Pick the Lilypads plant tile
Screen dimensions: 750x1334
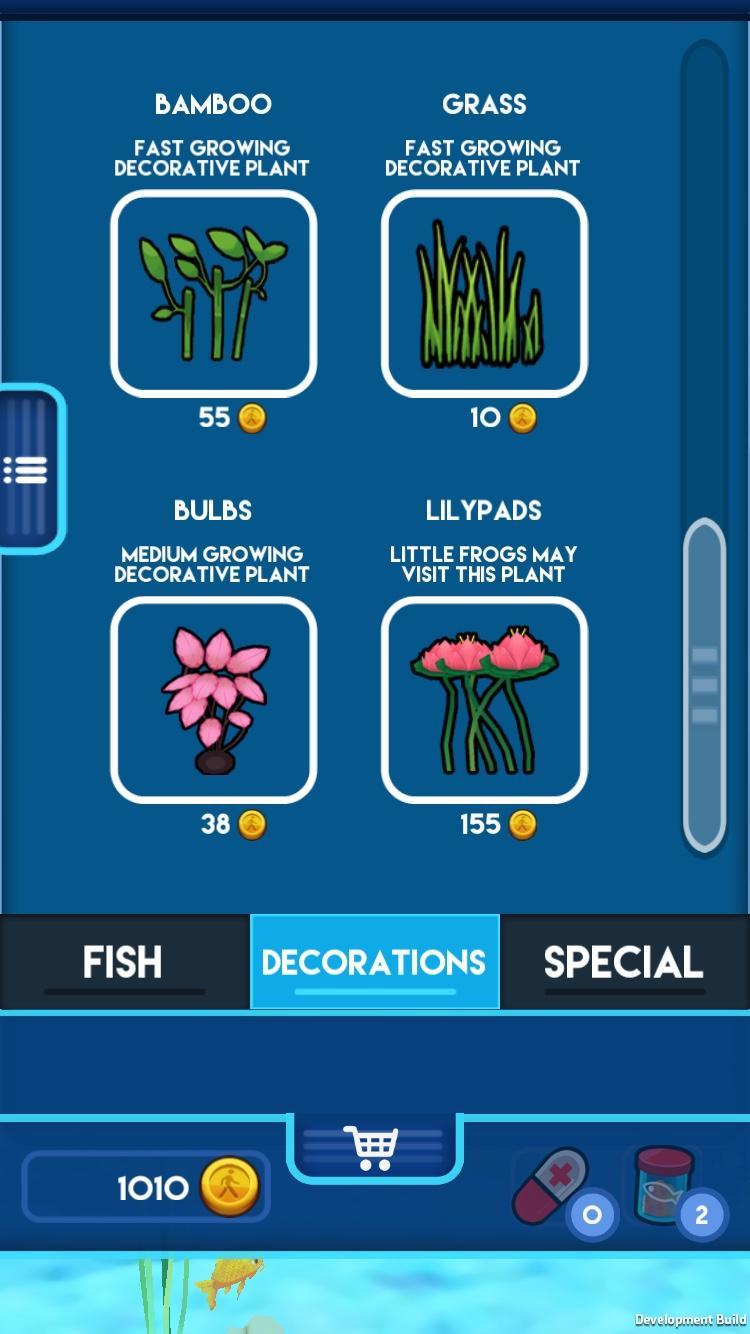pyautogui.click(x=484, y=699)
